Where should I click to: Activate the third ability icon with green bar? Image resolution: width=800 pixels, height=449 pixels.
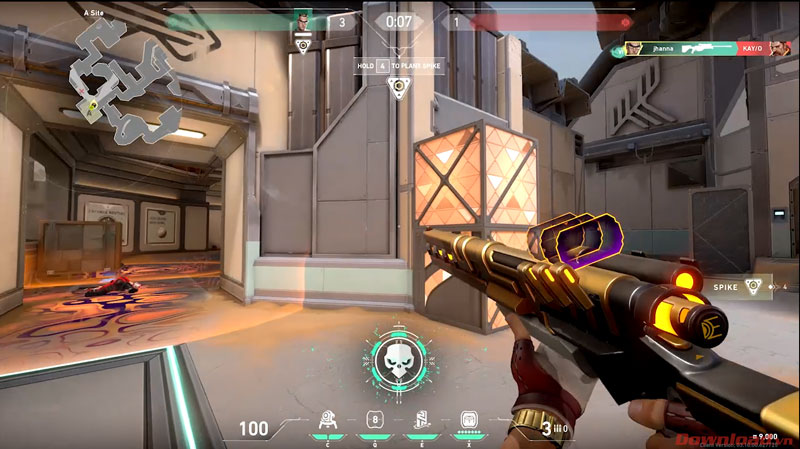[x=421, y=420]
